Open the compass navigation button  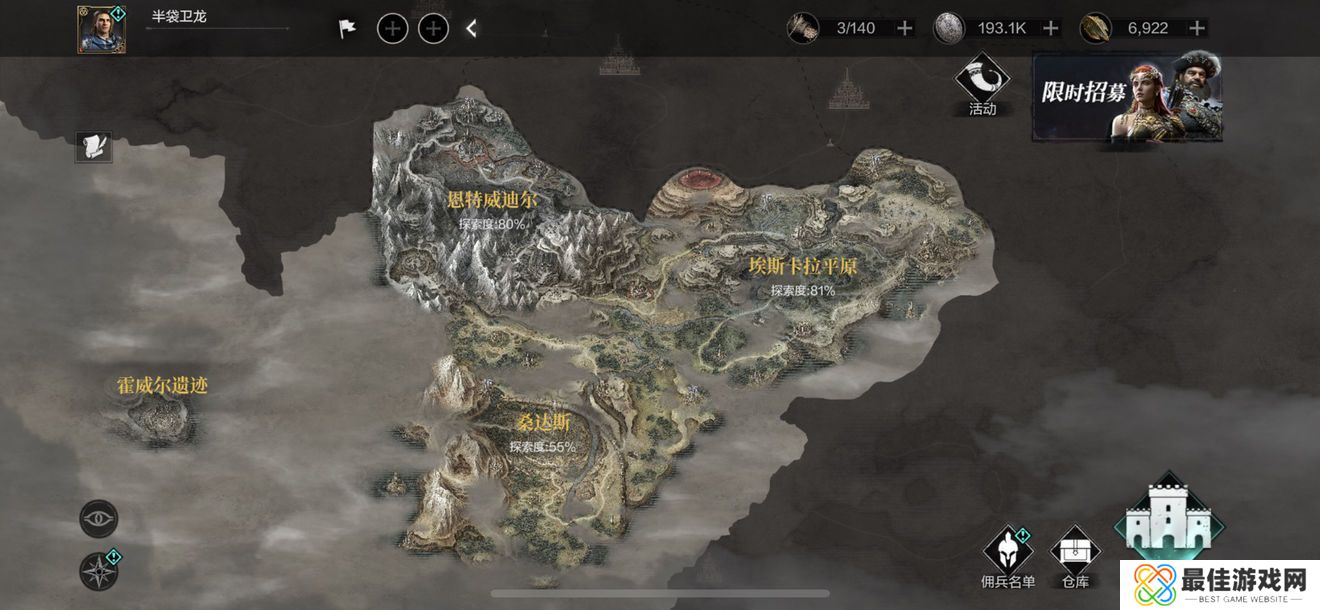click(x=99, y=571)
